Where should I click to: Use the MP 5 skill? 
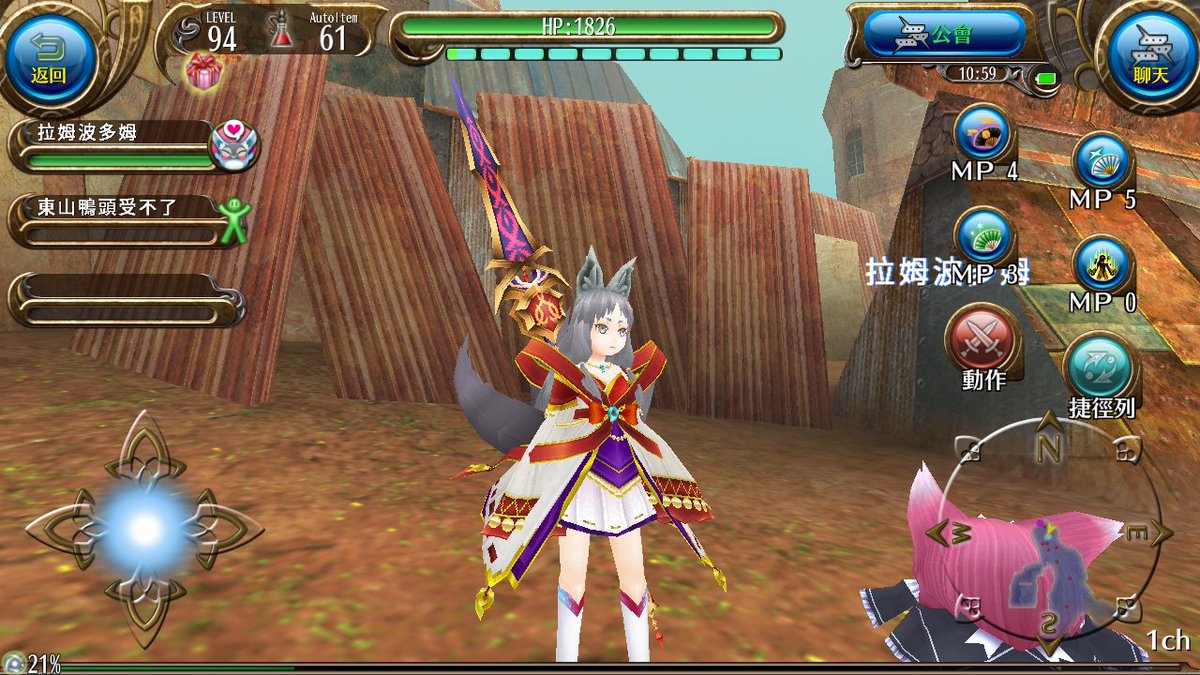pos(1102,160)
